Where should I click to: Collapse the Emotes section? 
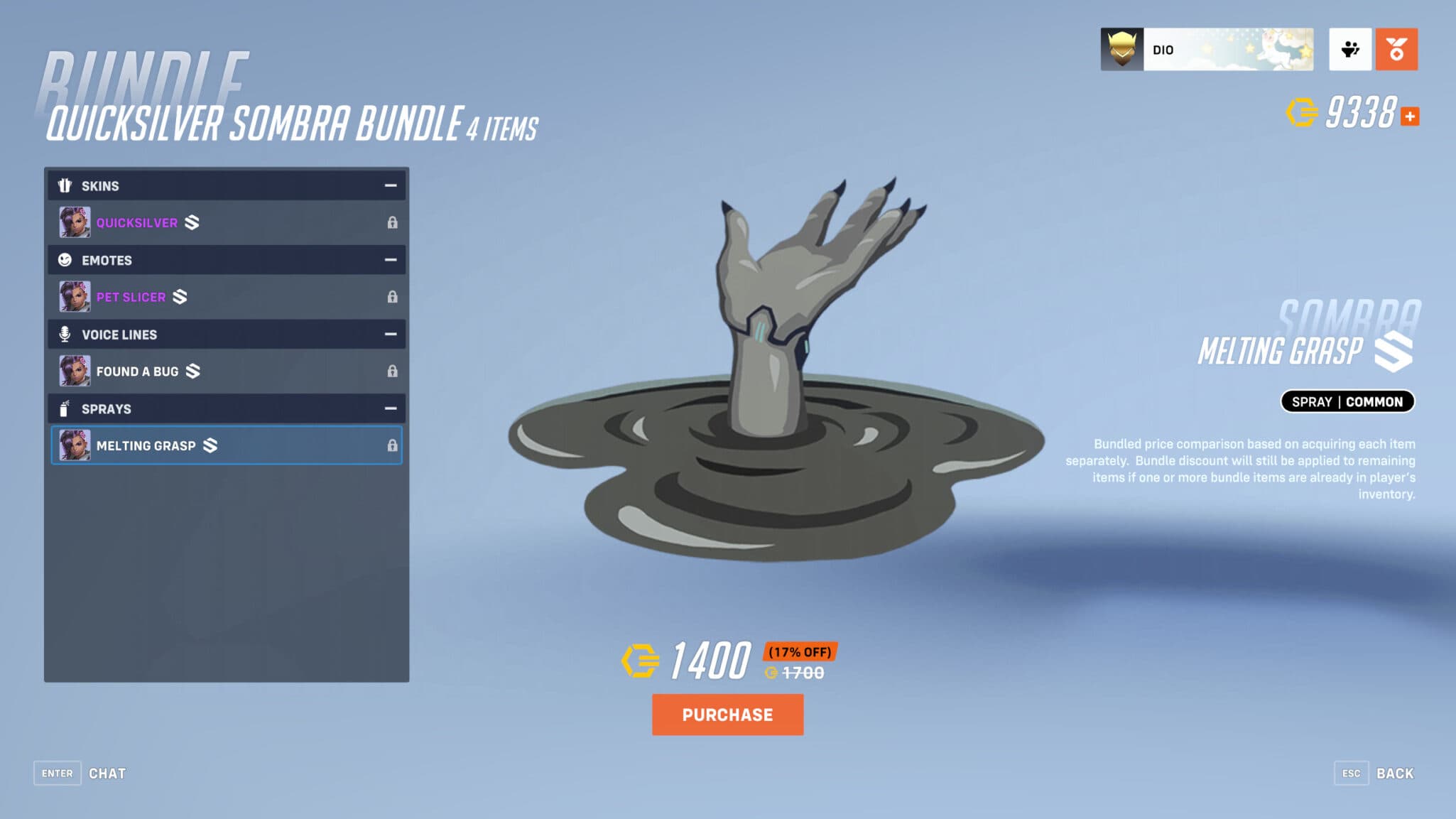click(390, 260)
